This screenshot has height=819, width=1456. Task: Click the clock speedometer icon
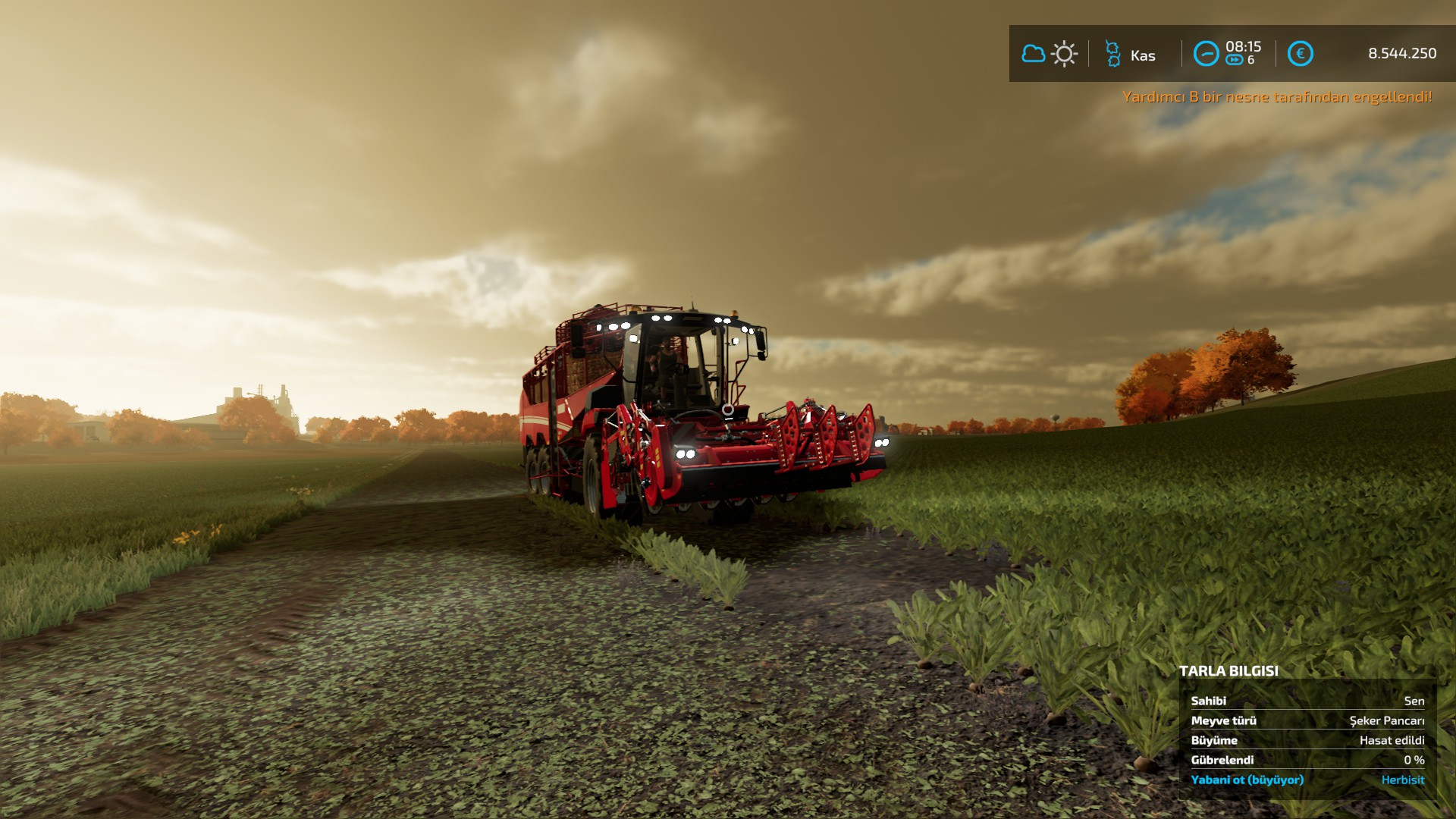(1206, 53)
